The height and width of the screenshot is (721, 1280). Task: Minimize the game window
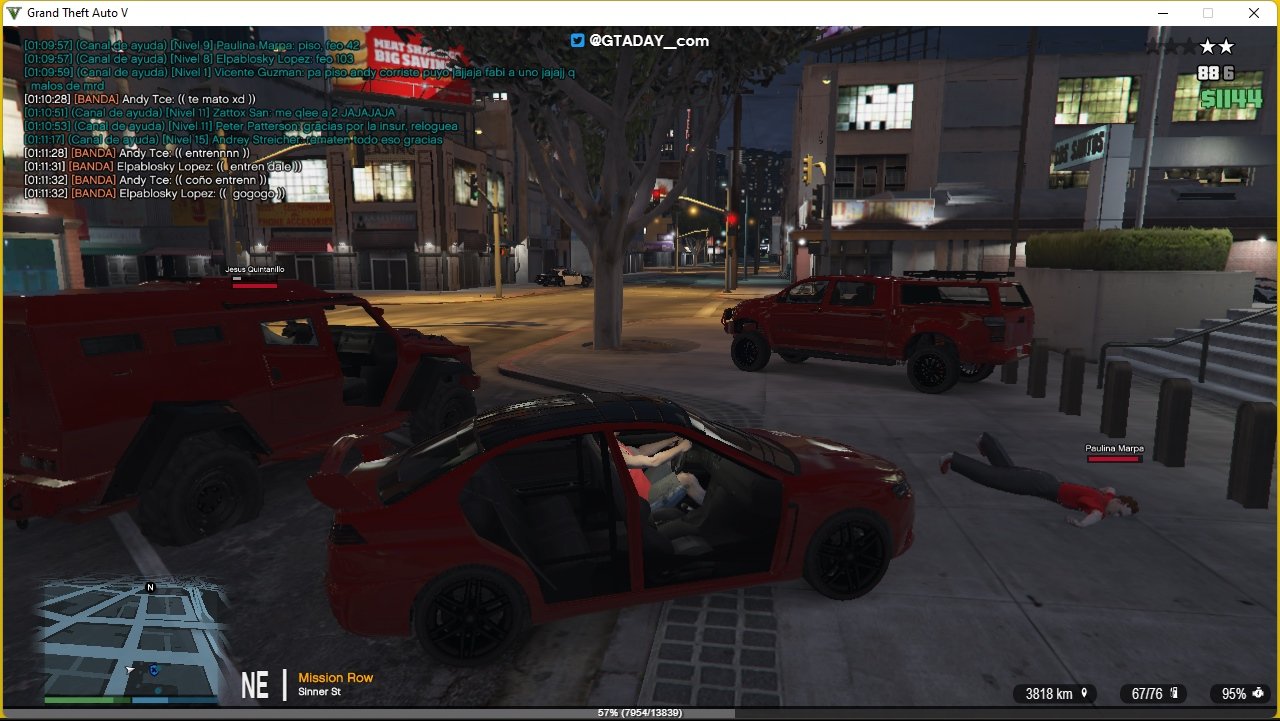click(x=1163, y=13)
